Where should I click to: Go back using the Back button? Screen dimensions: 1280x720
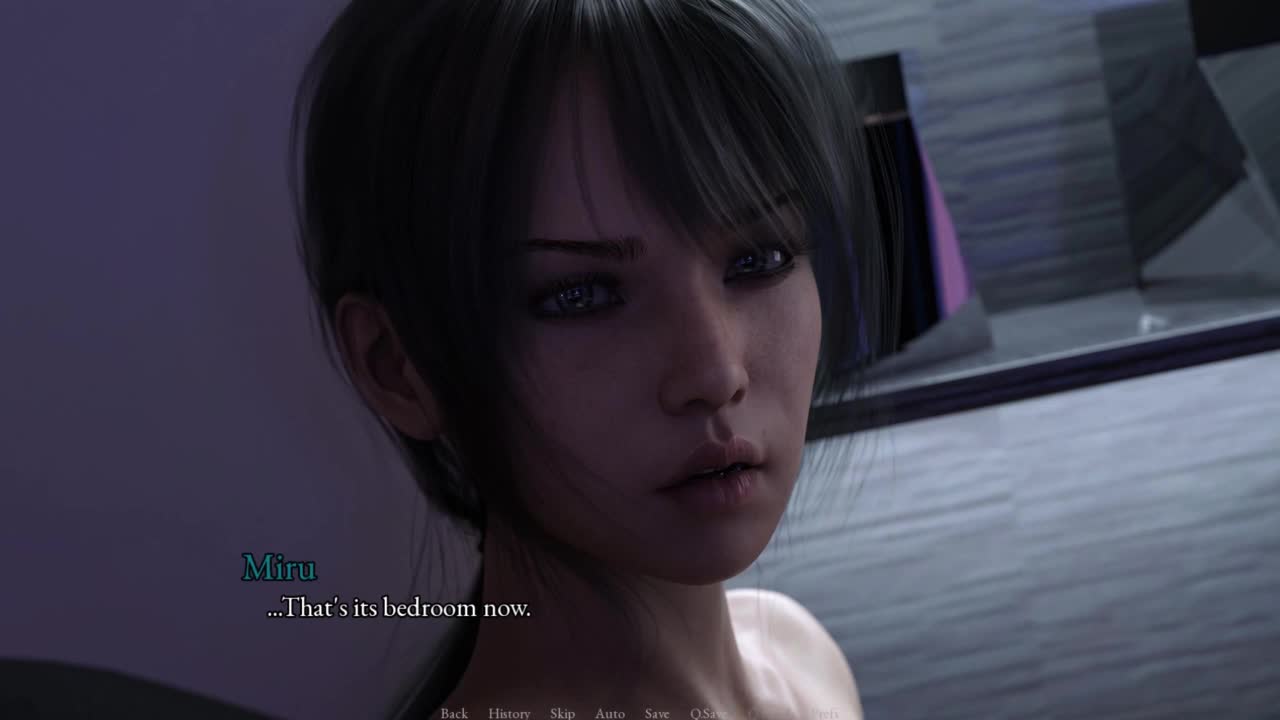click(x=454, y=713)
